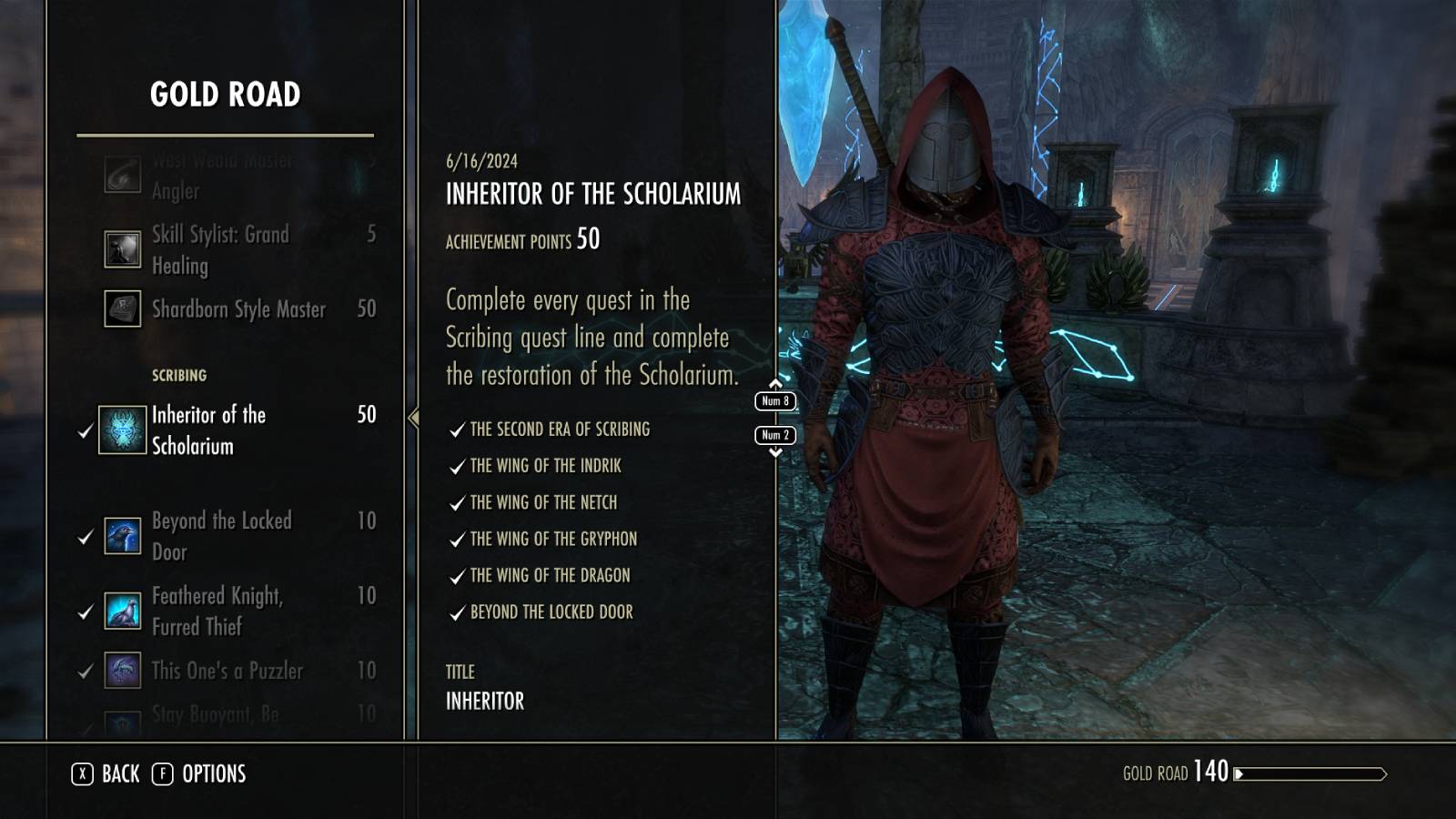The image size is (1456, 819).
Task: Open Options from the bottom bar
Action: 216,774
